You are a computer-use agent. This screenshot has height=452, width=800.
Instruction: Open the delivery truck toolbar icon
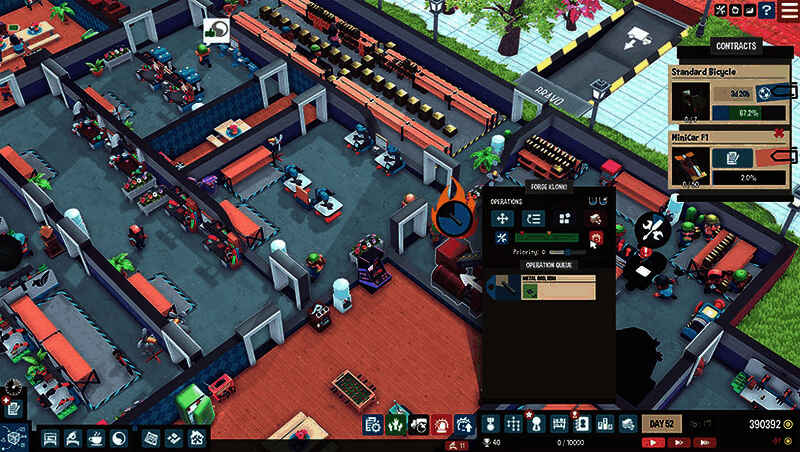[x=628, y=424]
